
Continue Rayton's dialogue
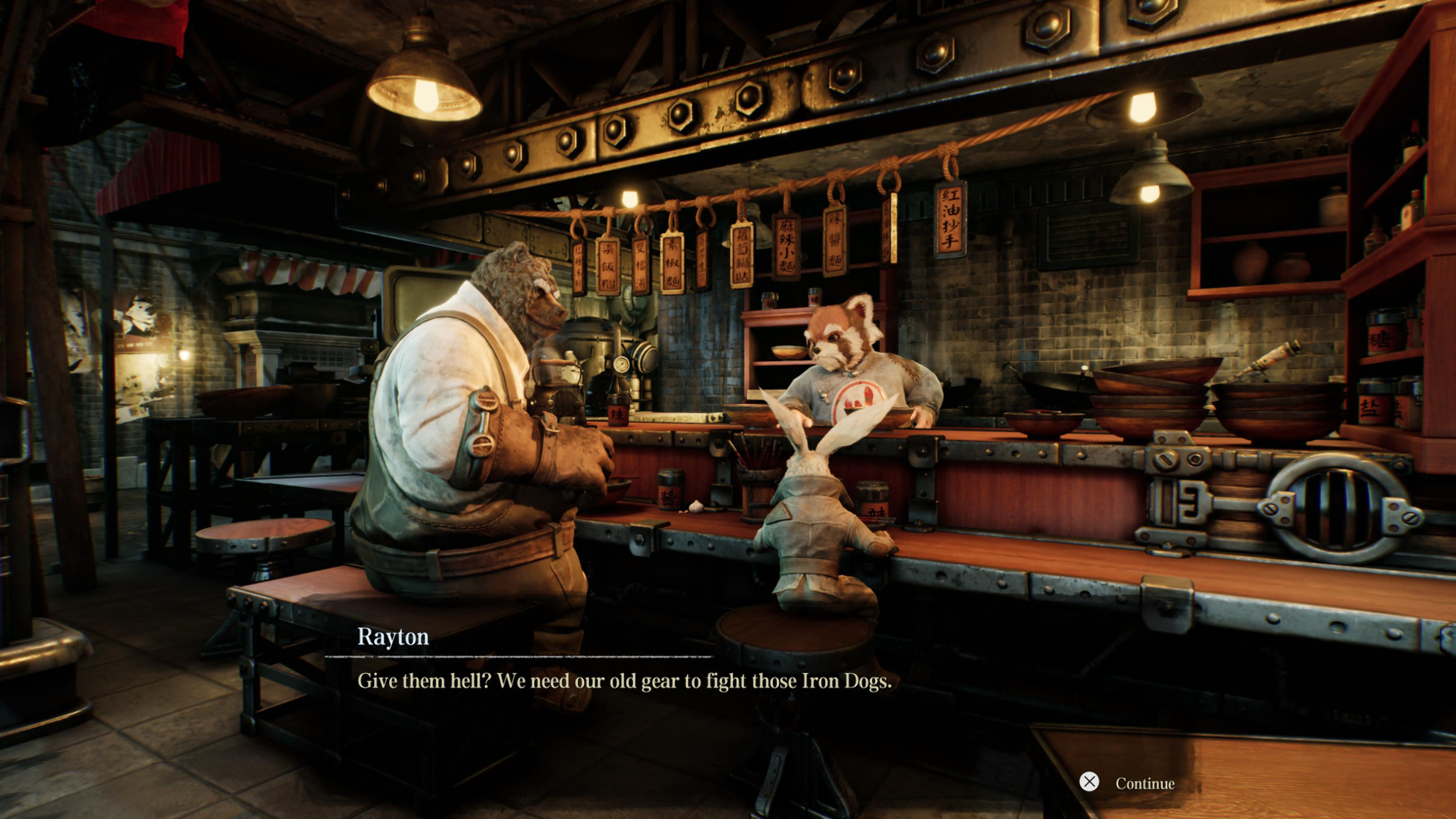[x=1128, y=783]
